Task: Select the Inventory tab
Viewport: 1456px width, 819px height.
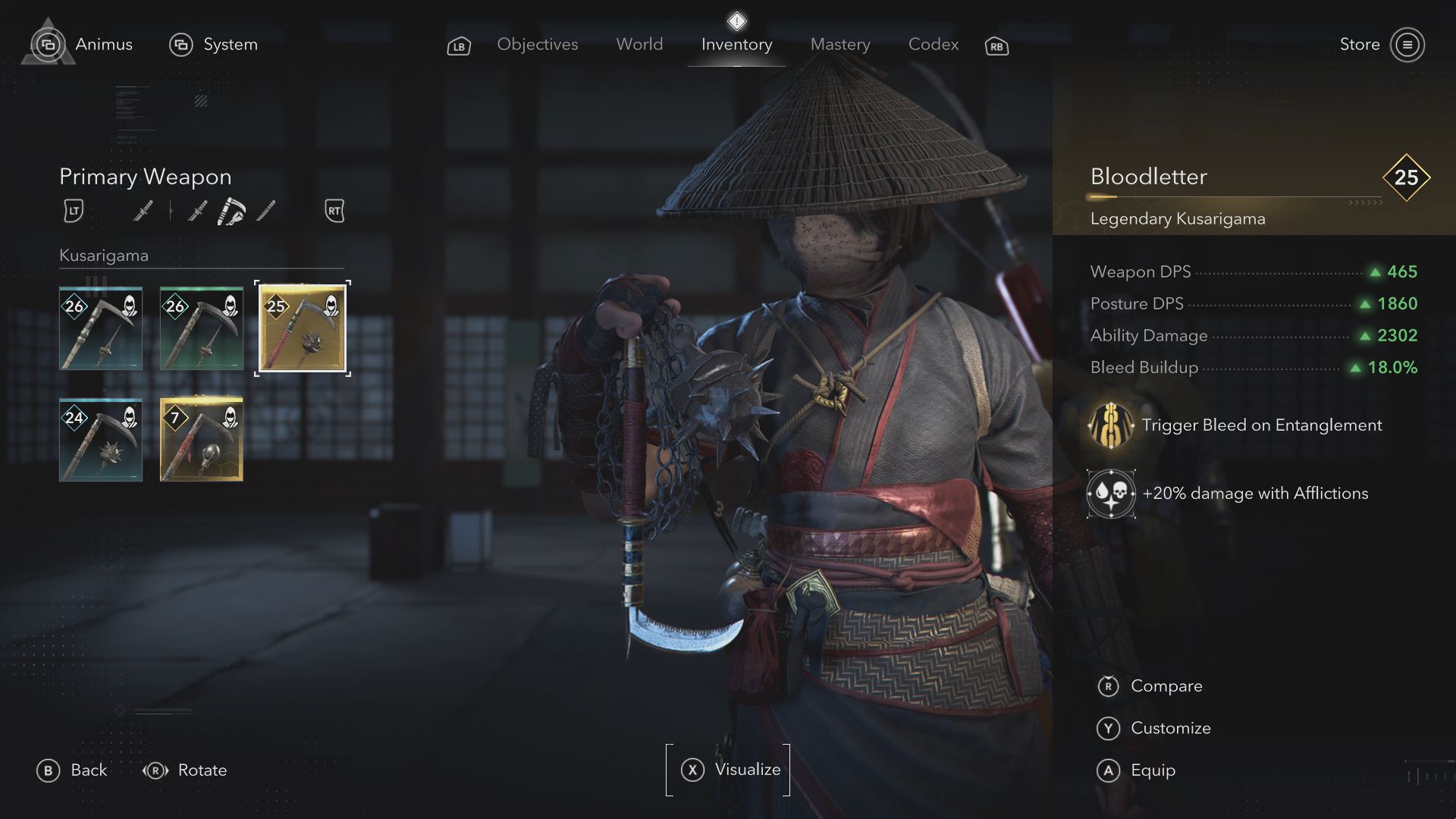Action: (736, 45)
